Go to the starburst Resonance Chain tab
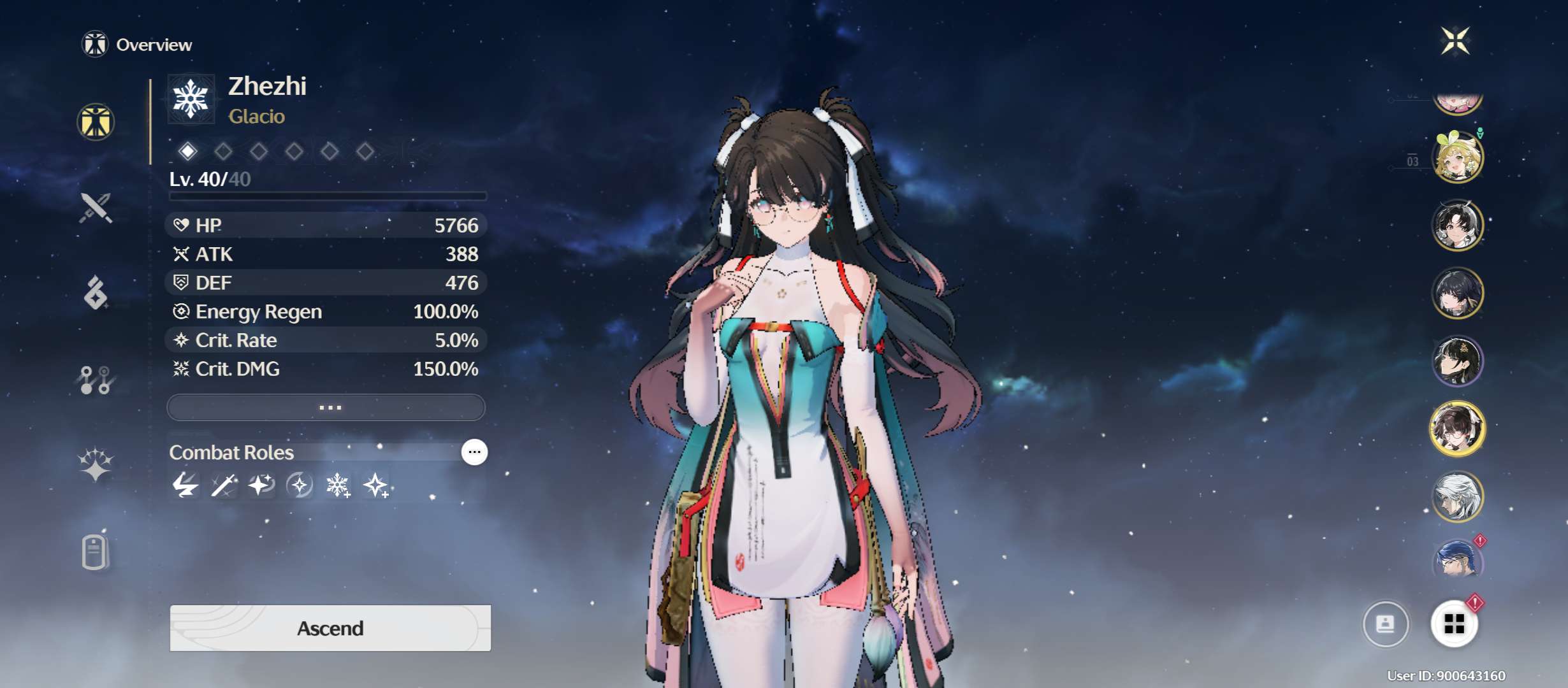Screen dimensions: 1568x688 click(96, 464)
